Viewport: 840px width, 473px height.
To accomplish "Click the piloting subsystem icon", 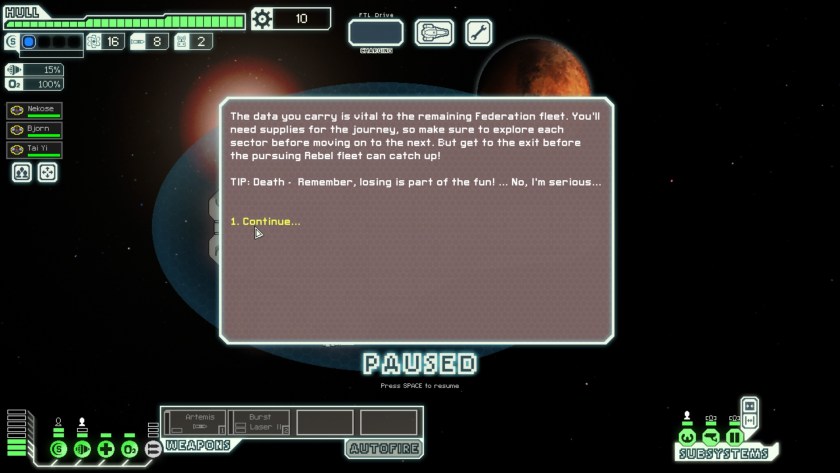I will click(687, 437).
